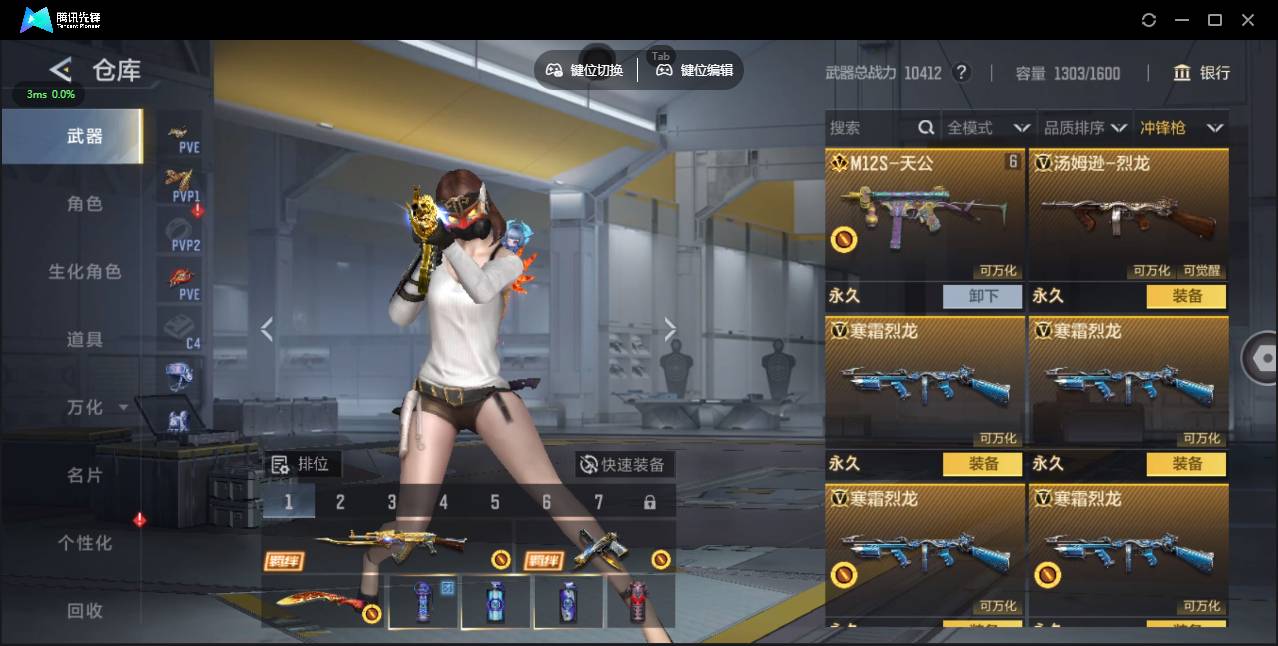The width and height of the screenshot is (1278, 646).
Task: Click the 键位切换 button
Action: click(585, 70)
